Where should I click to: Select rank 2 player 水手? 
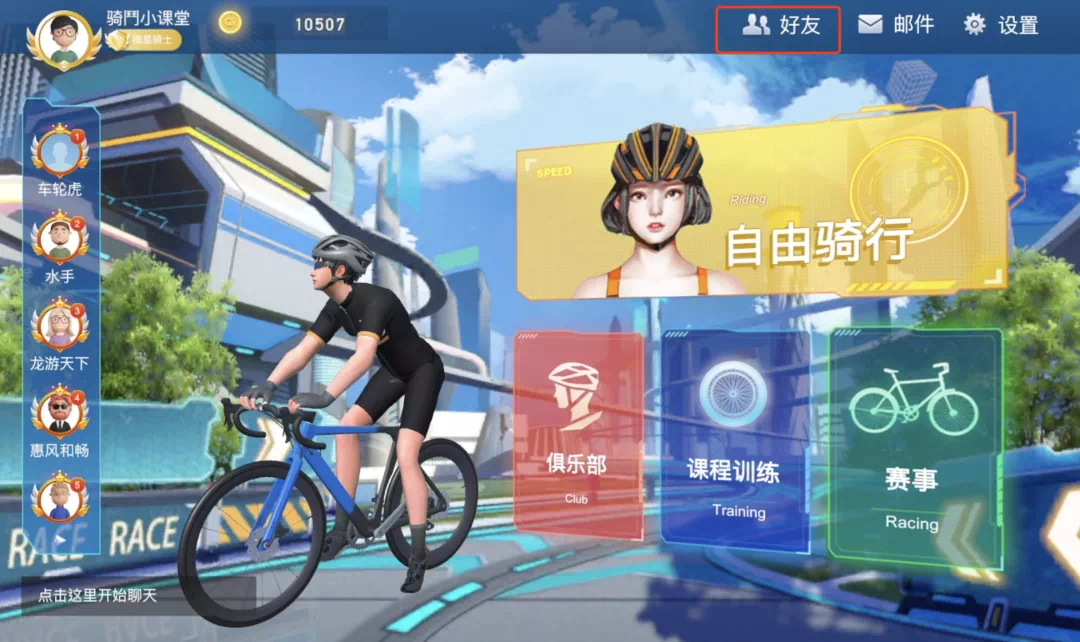coord(59,242)
